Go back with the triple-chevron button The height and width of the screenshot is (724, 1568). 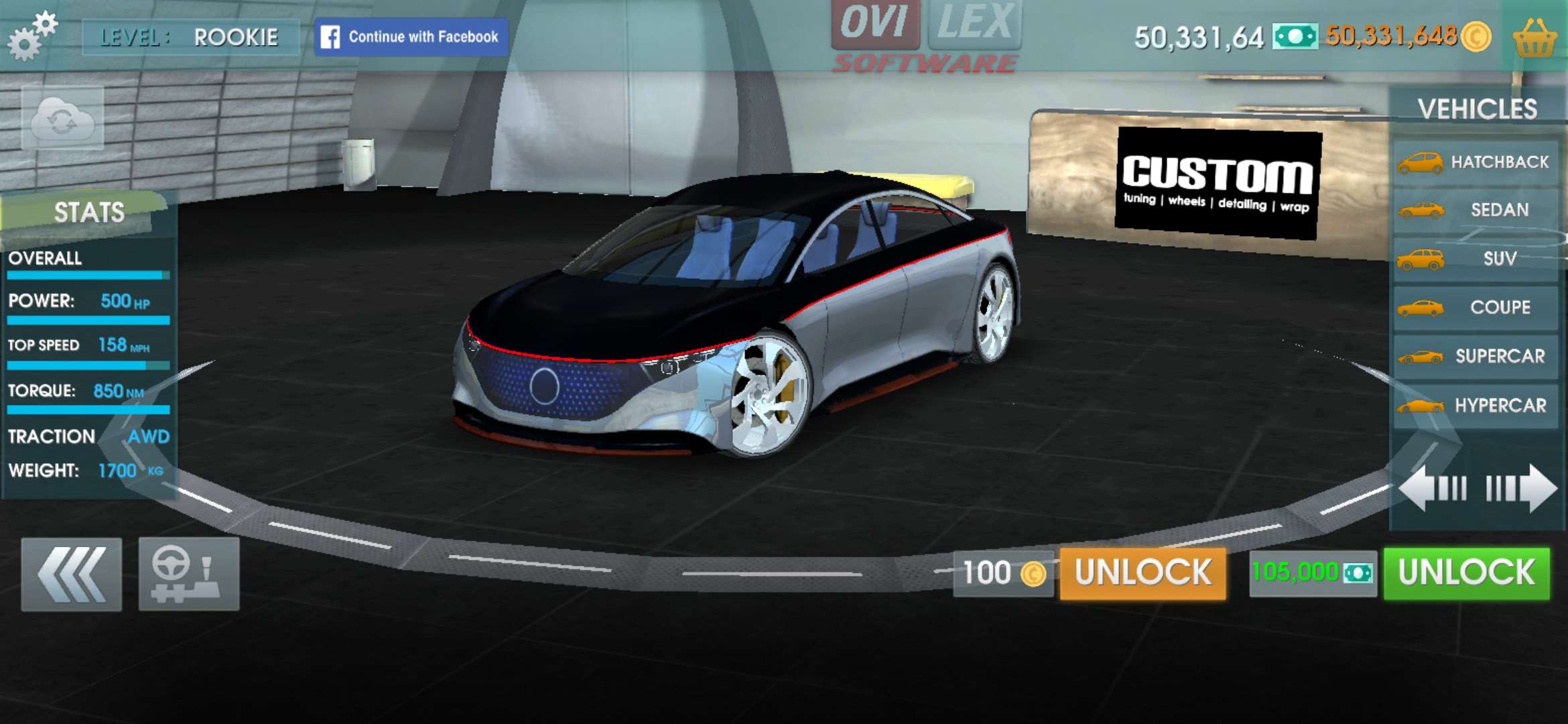72,574
